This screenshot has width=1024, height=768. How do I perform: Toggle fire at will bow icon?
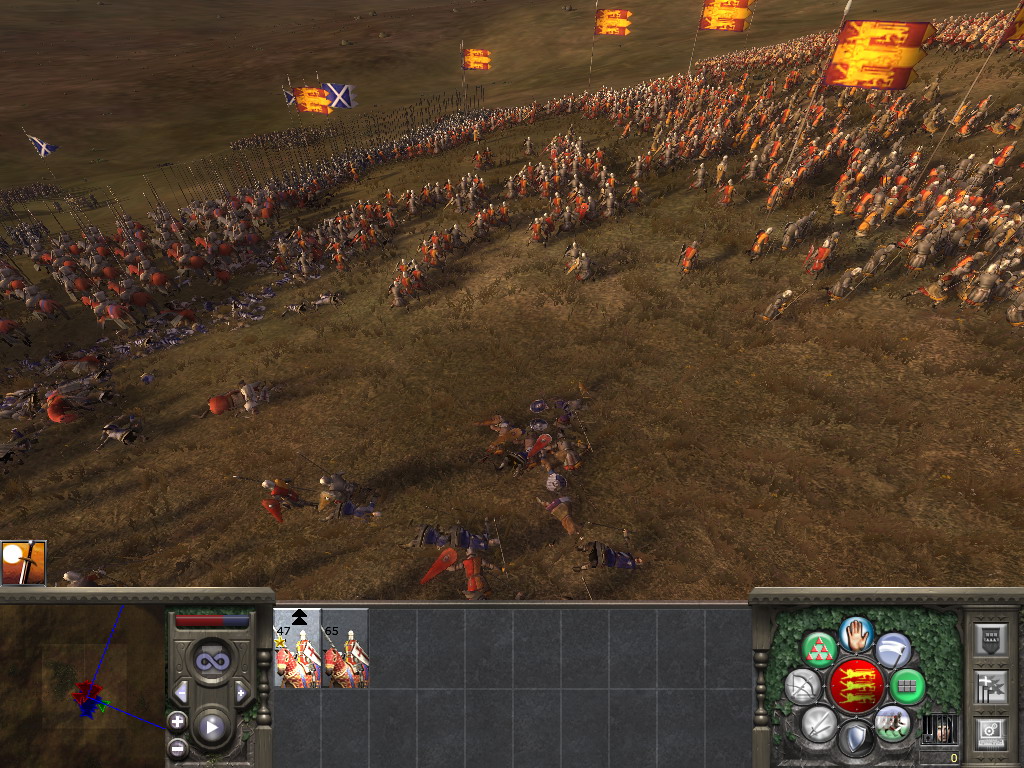click(x=803, y=686)
